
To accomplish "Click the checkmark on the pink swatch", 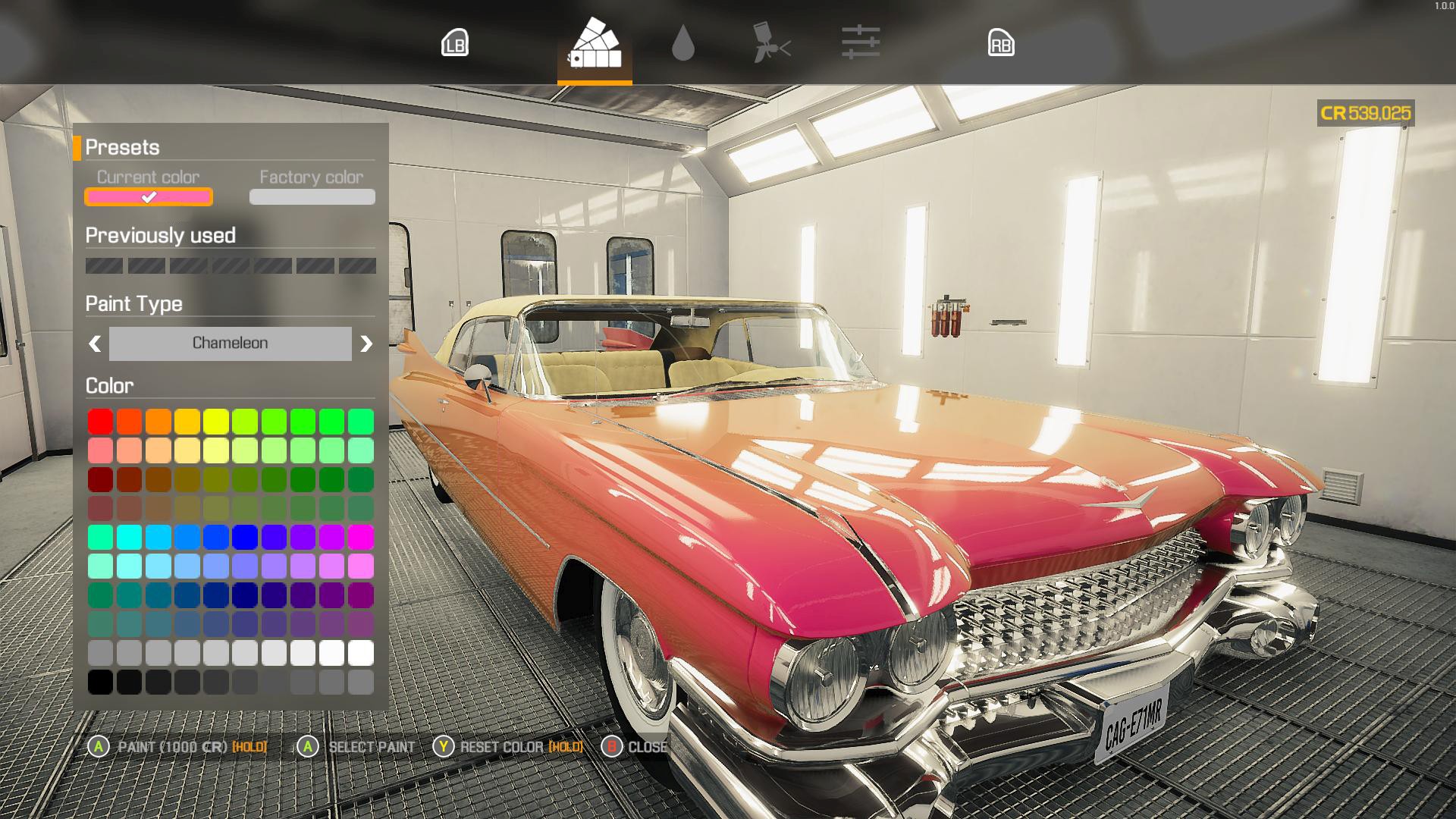I will point(149,197).
